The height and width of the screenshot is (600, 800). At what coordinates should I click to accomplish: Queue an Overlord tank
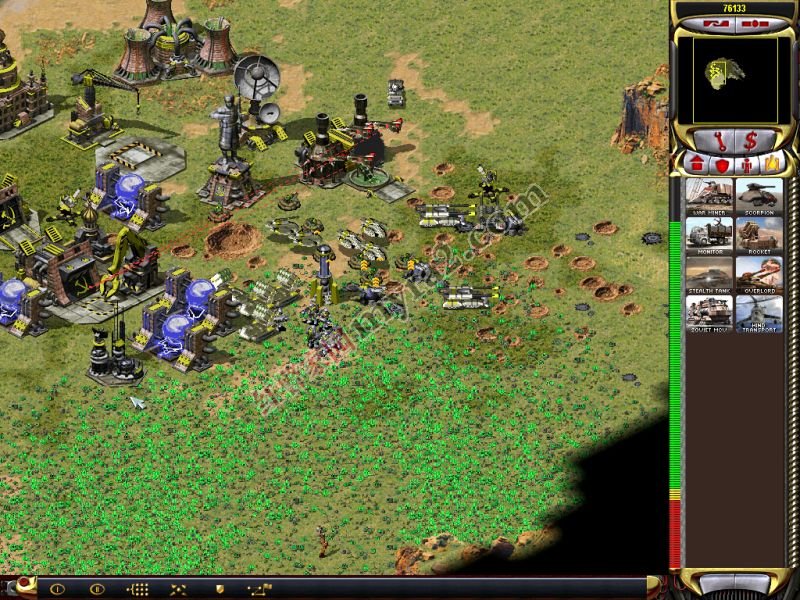pyautogui.click(x=759, y=275)
